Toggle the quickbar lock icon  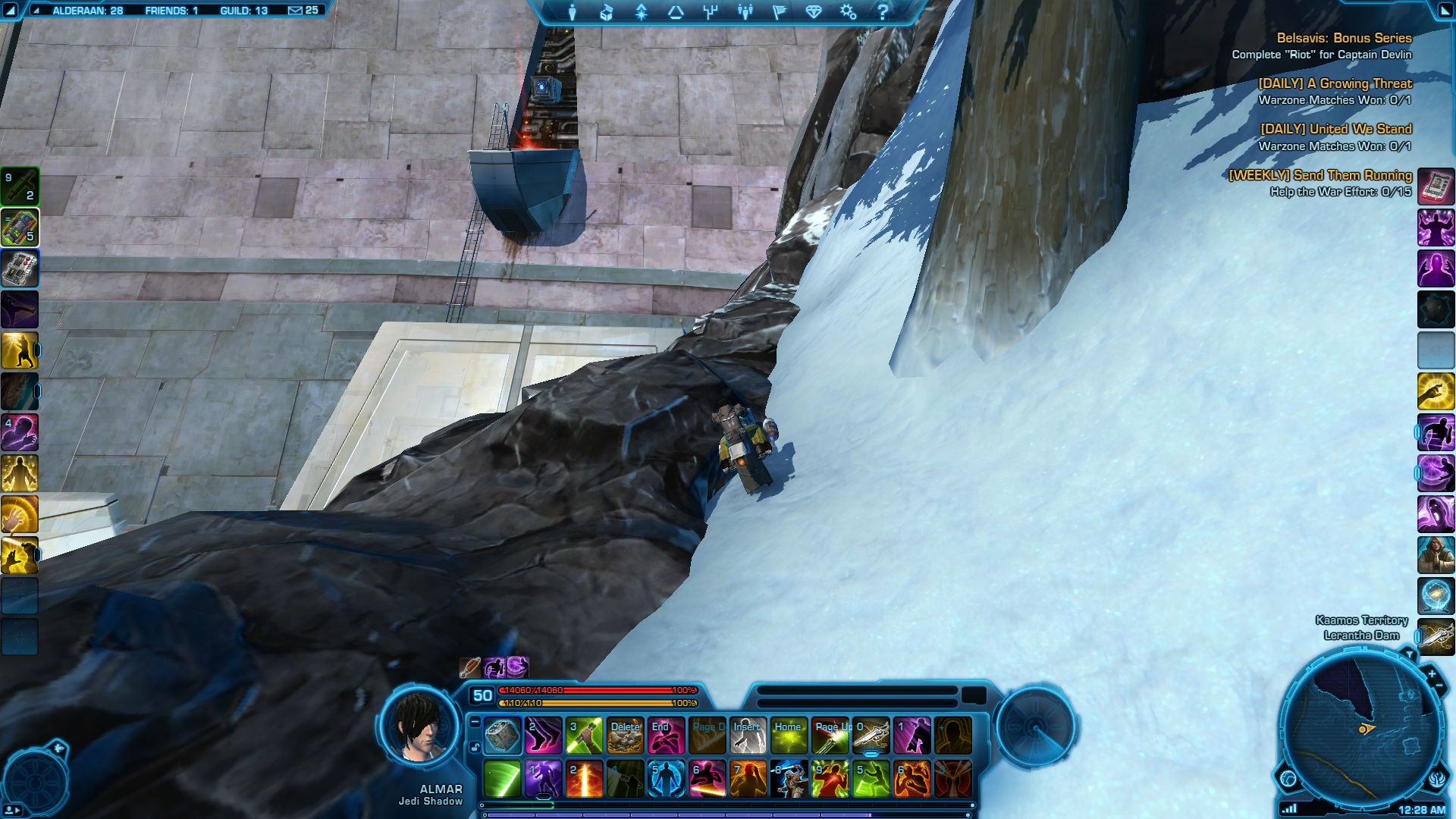pos(475,747)
